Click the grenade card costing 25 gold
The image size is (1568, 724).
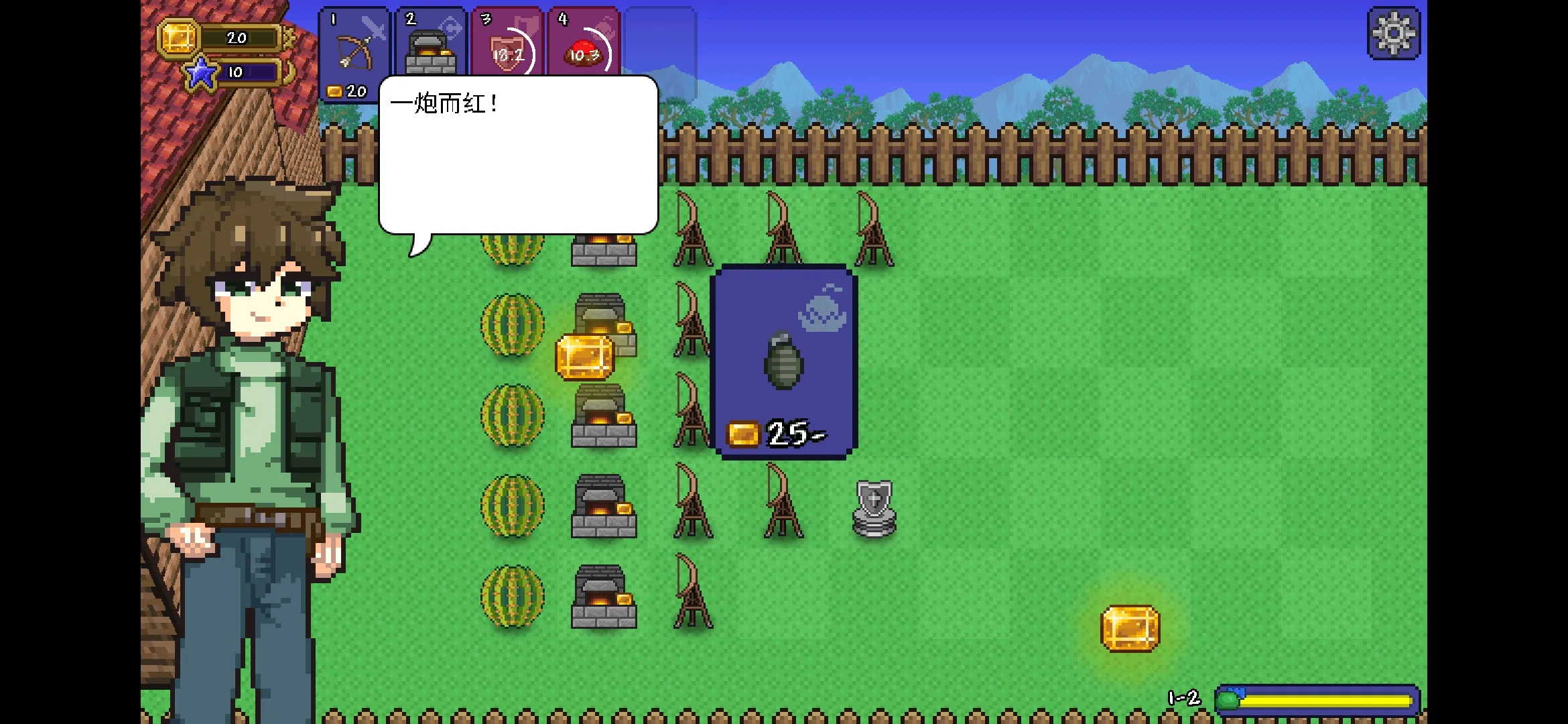783,362
